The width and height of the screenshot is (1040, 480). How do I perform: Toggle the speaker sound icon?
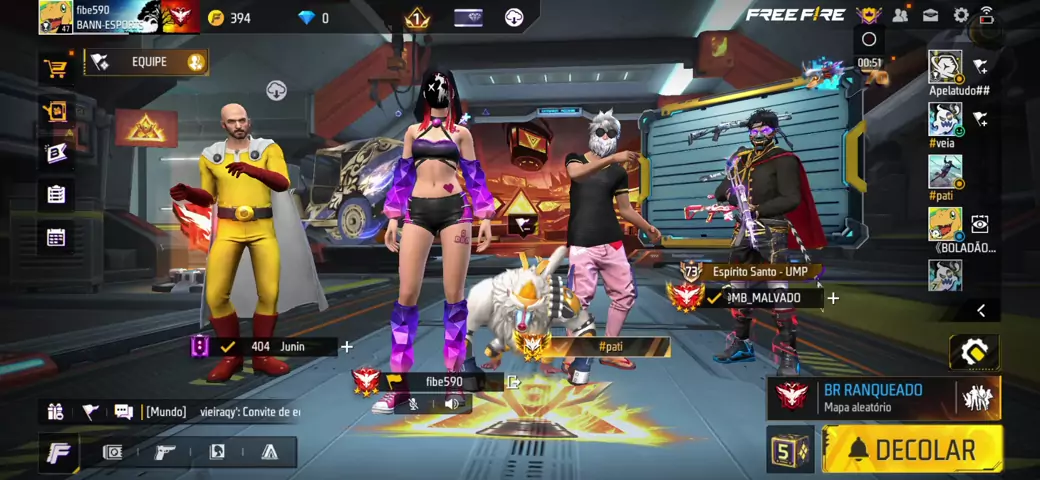coord(452,404)
